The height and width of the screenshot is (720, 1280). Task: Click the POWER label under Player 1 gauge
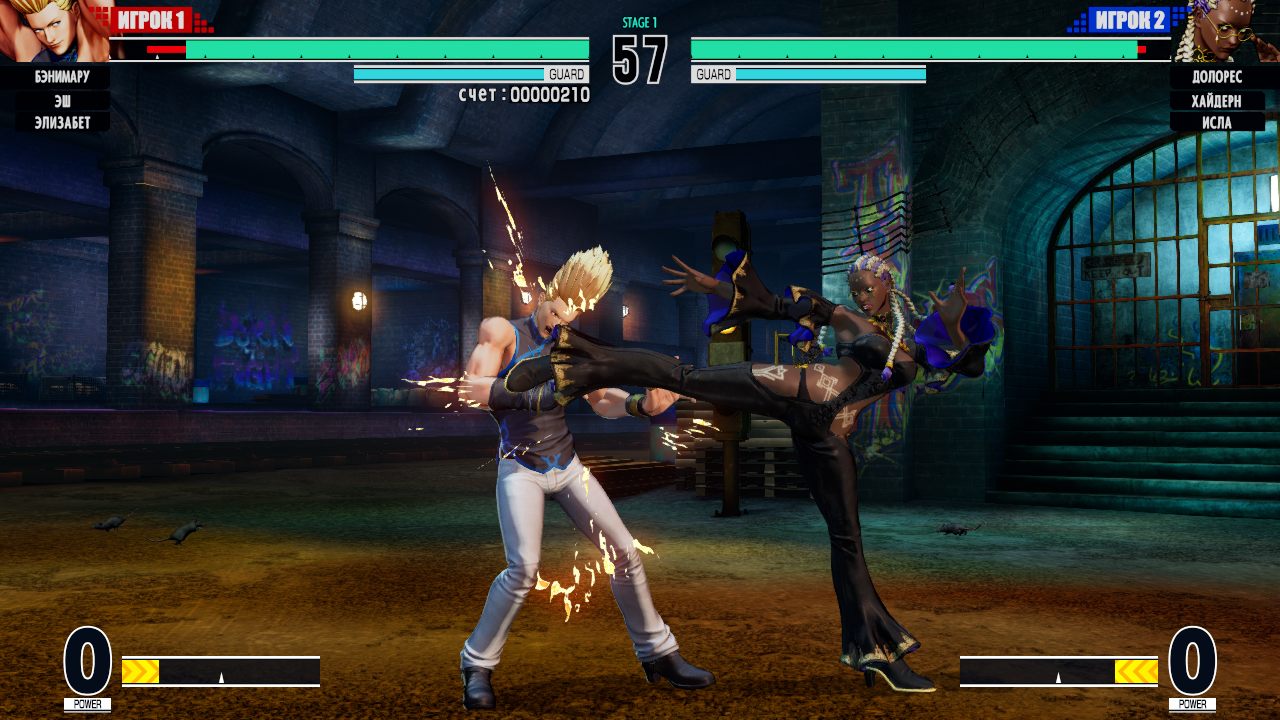[x=88, y=703]
